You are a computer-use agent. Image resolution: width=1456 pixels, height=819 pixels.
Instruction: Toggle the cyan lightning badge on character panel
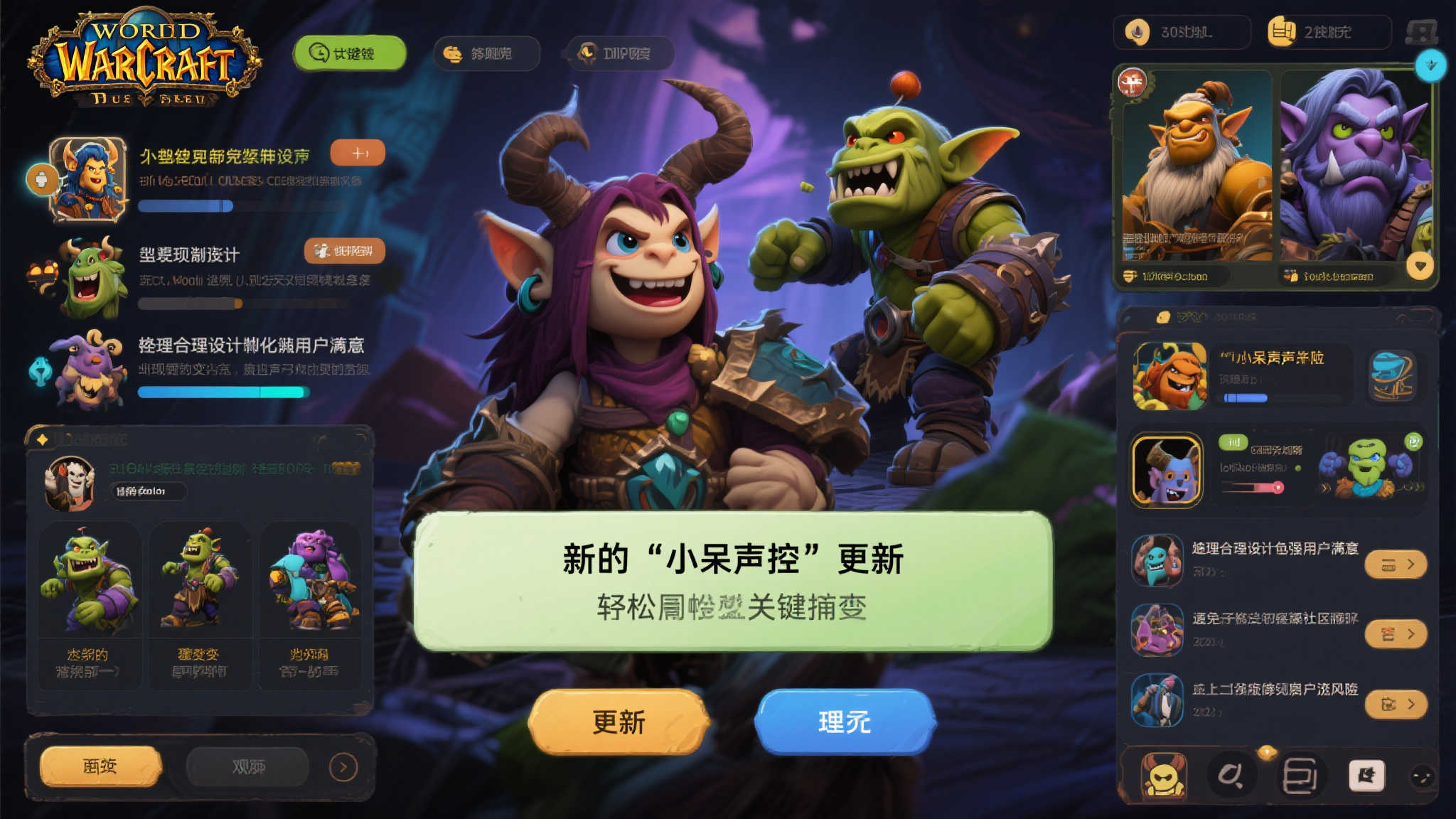[x=1432, y=65]
